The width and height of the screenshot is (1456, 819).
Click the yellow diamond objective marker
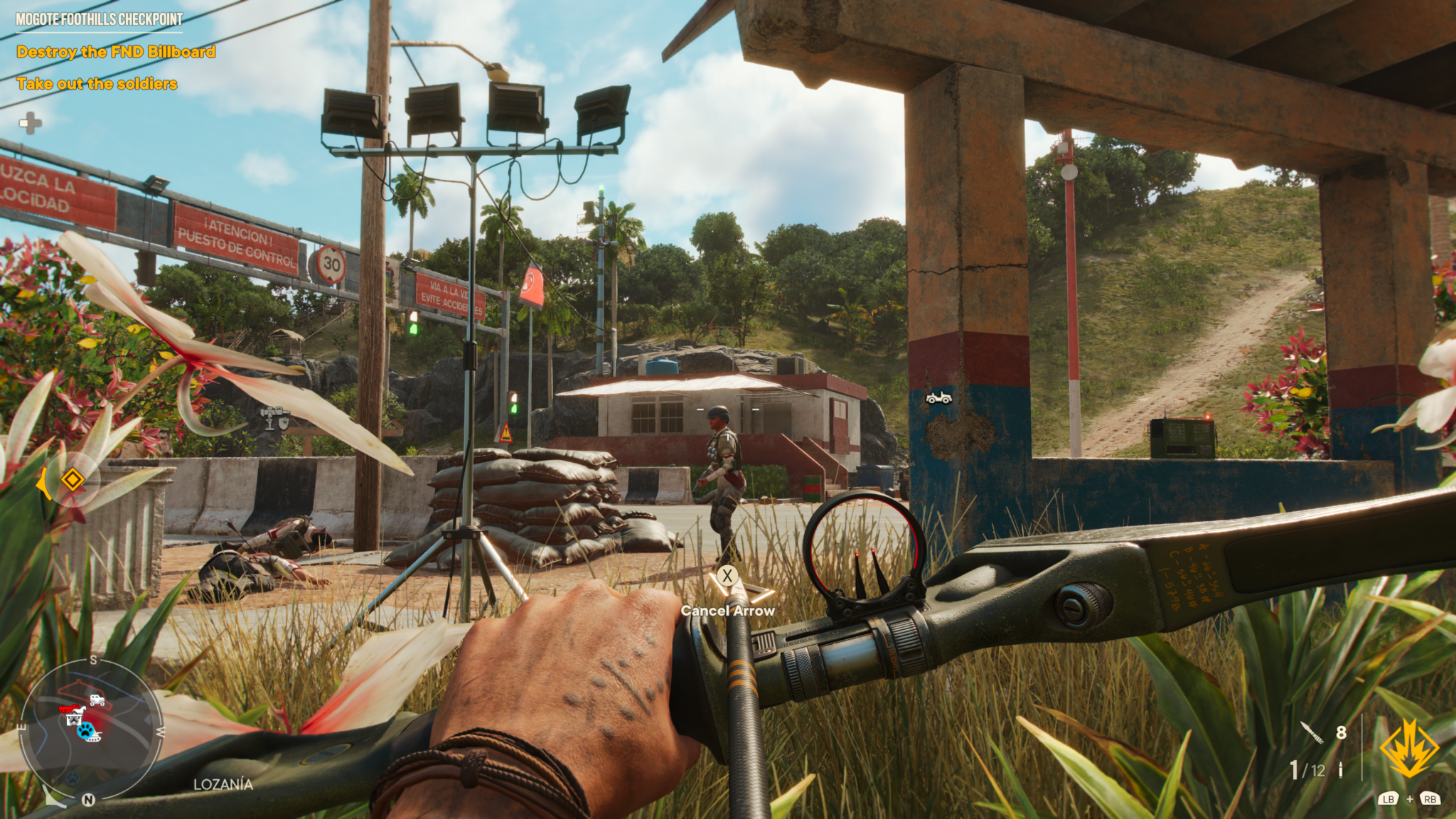click(x=72, y=479)
